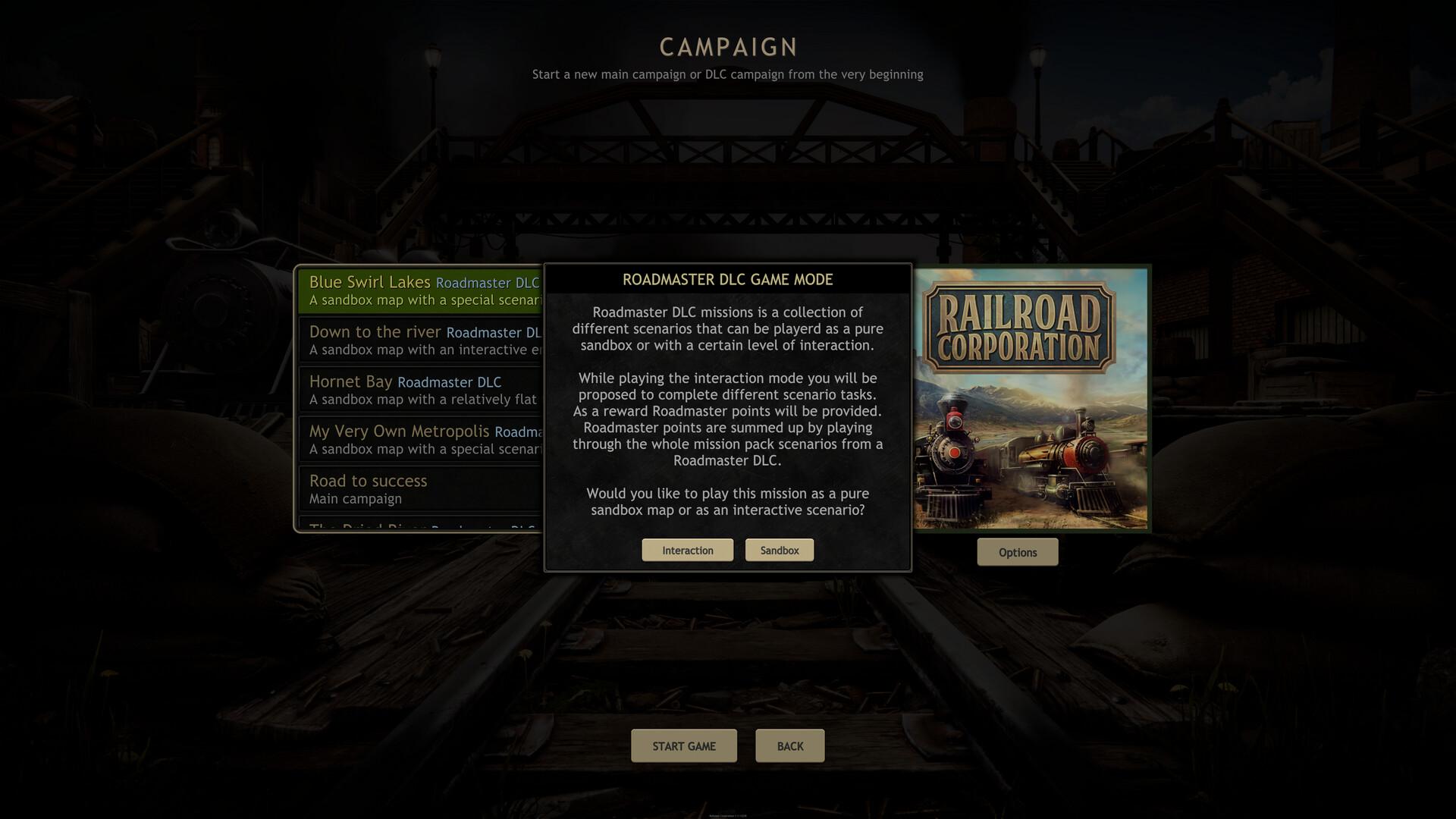The image size is (1456, 819).
Task: Choose Interaction mode in the dialog
Action: pyautogui.click(x=687, y=550)
